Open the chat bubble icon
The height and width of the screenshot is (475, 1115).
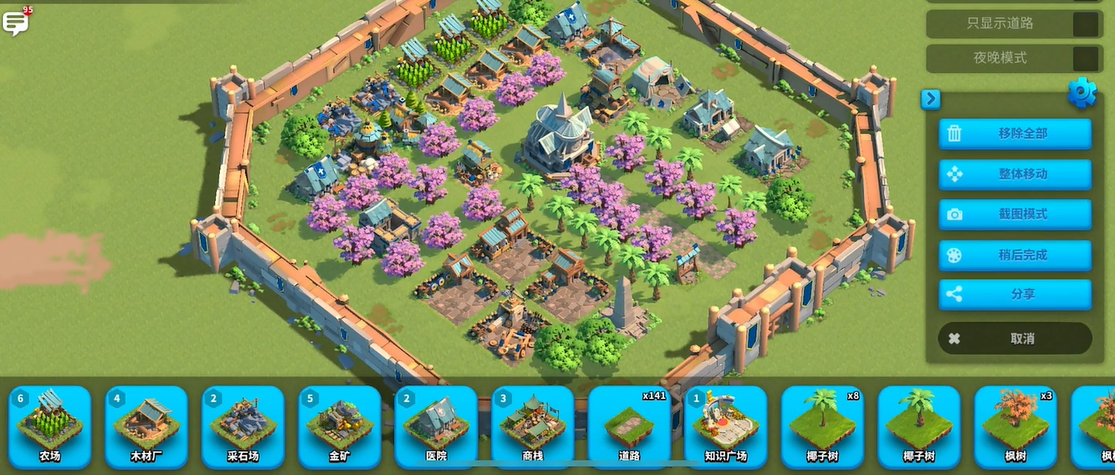coord(16,22)
